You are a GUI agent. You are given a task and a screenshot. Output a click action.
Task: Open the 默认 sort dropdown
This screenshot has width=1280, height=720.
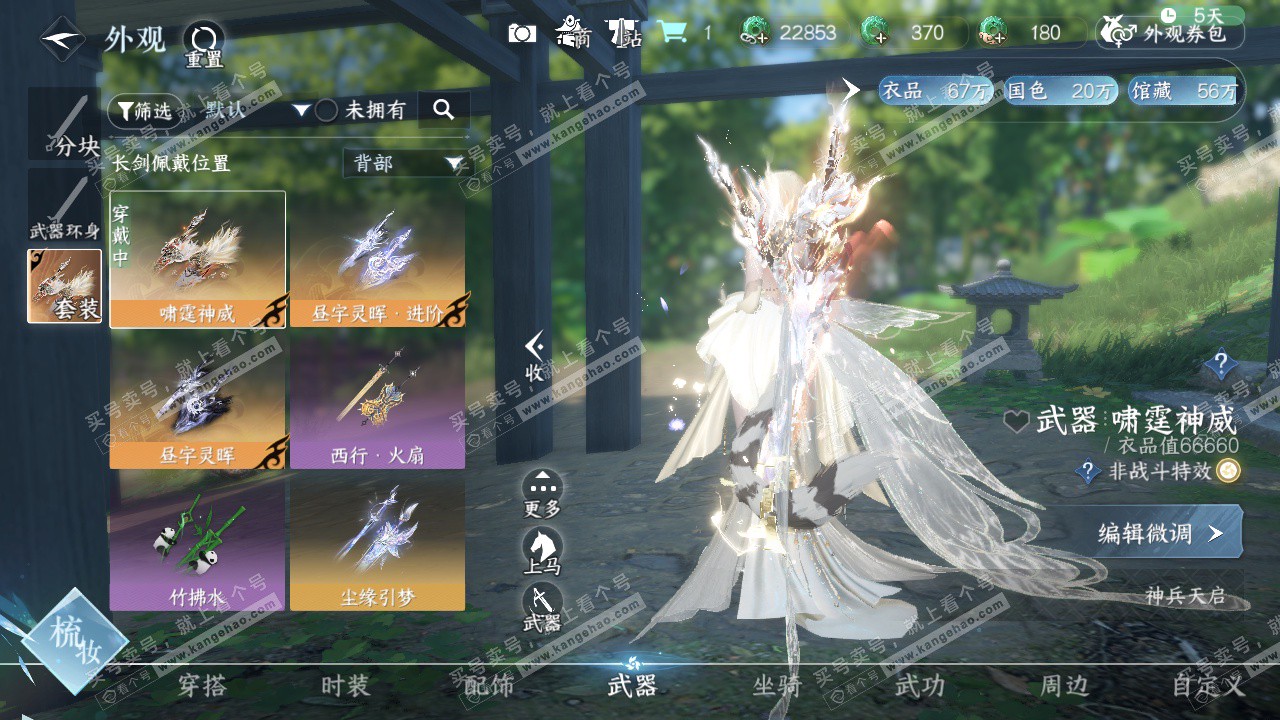pyautogui.click(x=256, y=110)
